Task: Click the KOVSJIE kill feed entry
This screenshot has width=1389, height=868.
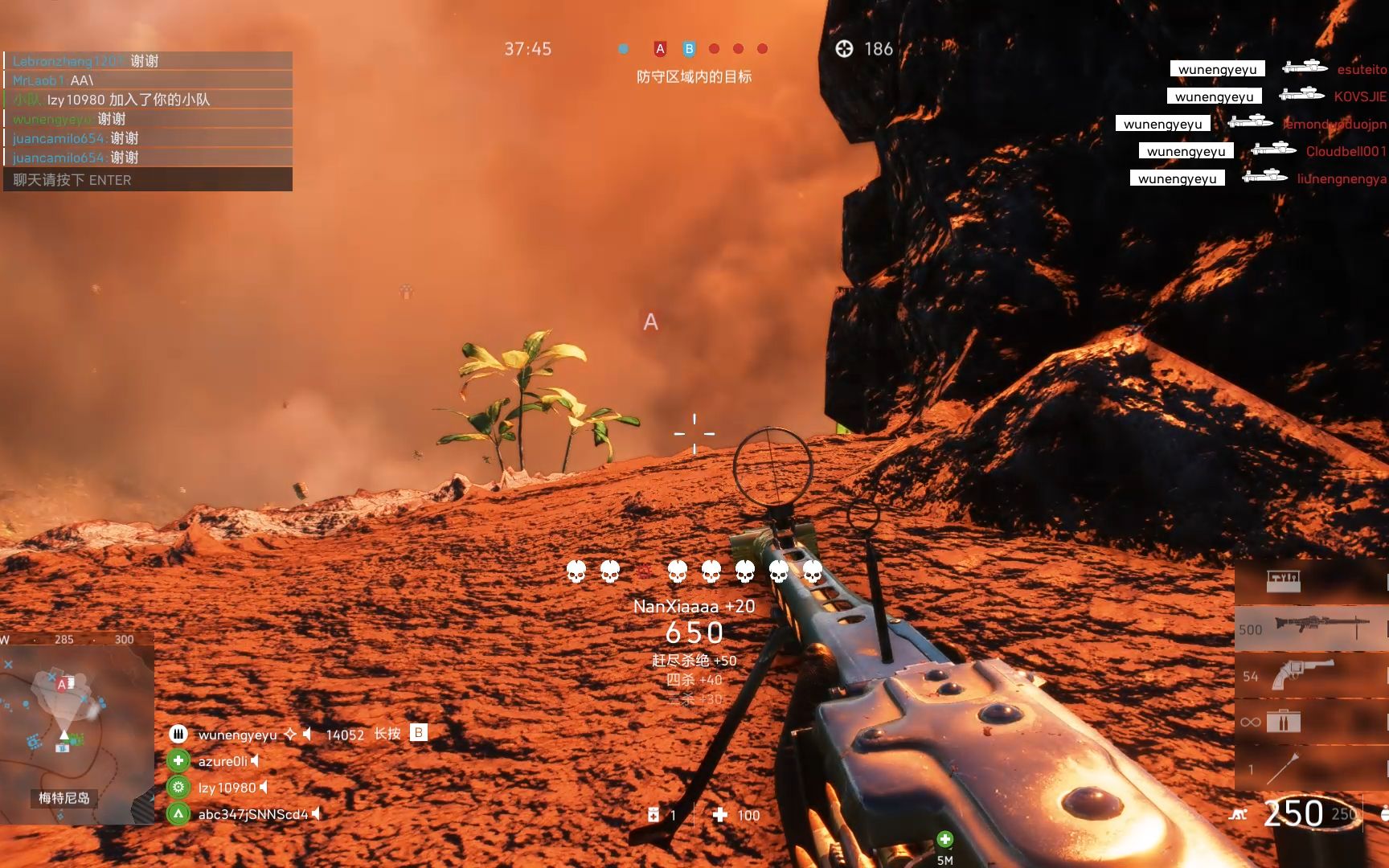Action: point(1359,96)
